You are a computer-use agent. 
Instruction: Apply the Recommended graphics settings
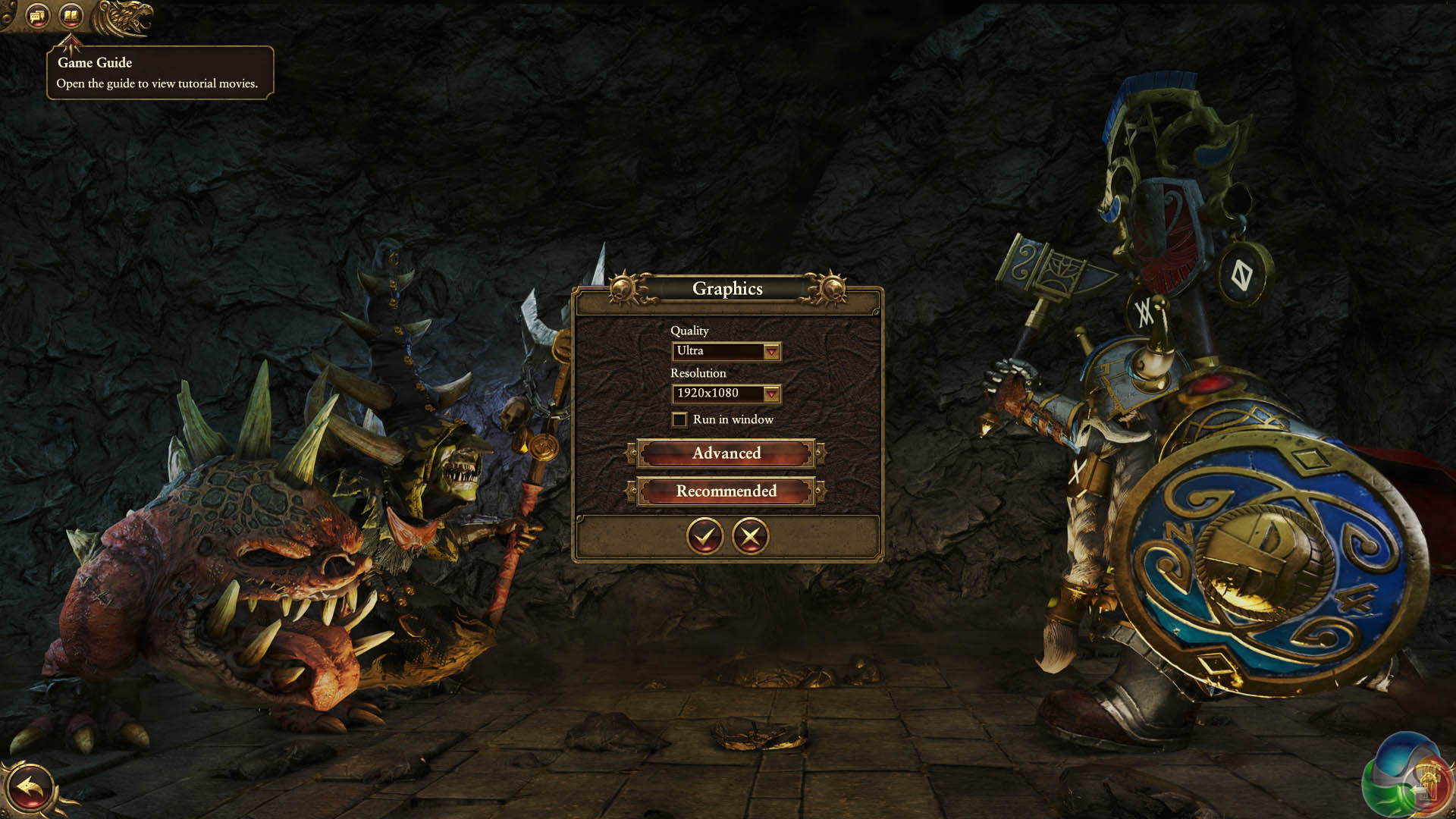[726, 491]
